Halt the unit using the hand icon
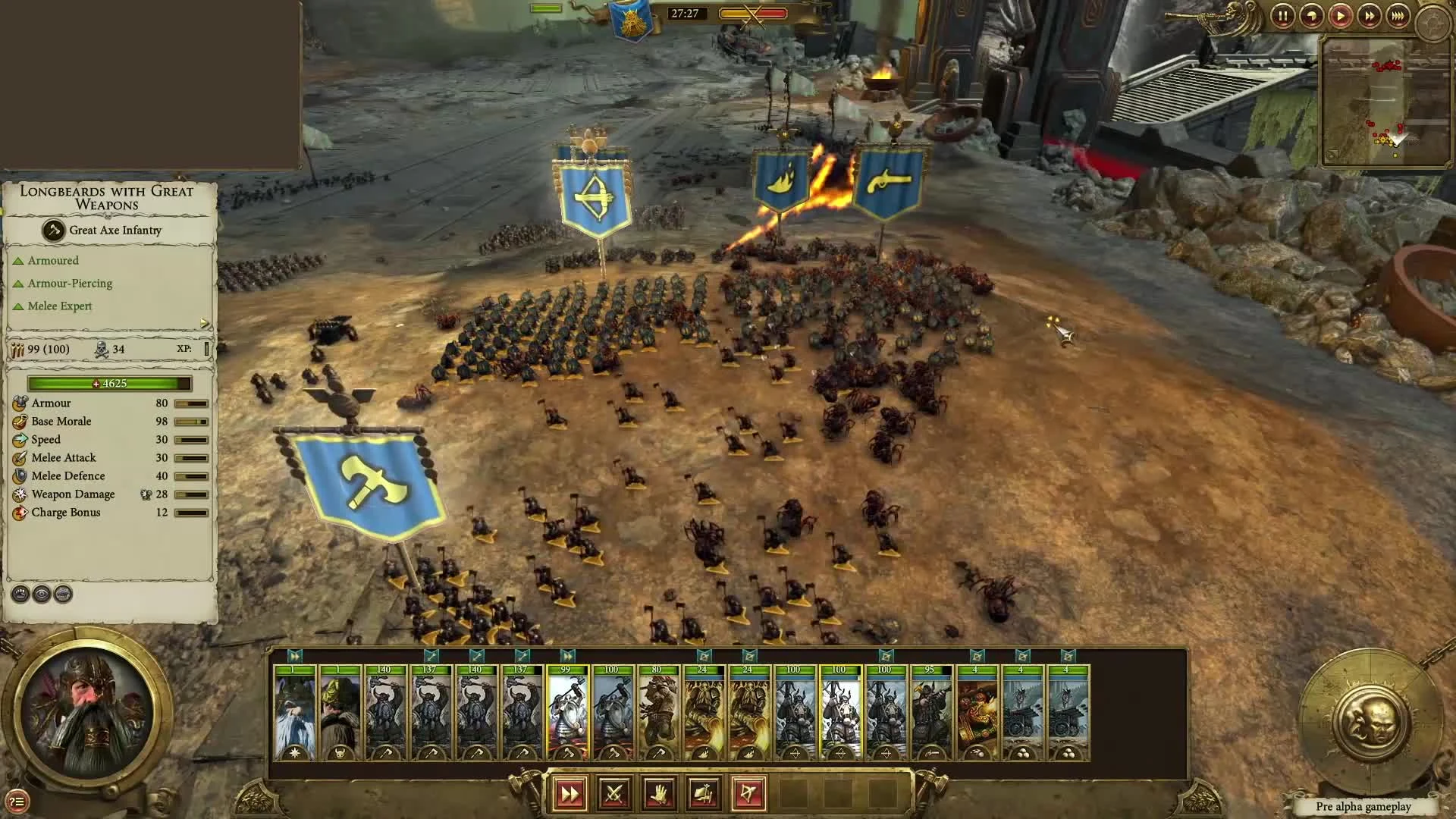The image size is (1456, 819). pyautogui.click(x=658, y=793)
